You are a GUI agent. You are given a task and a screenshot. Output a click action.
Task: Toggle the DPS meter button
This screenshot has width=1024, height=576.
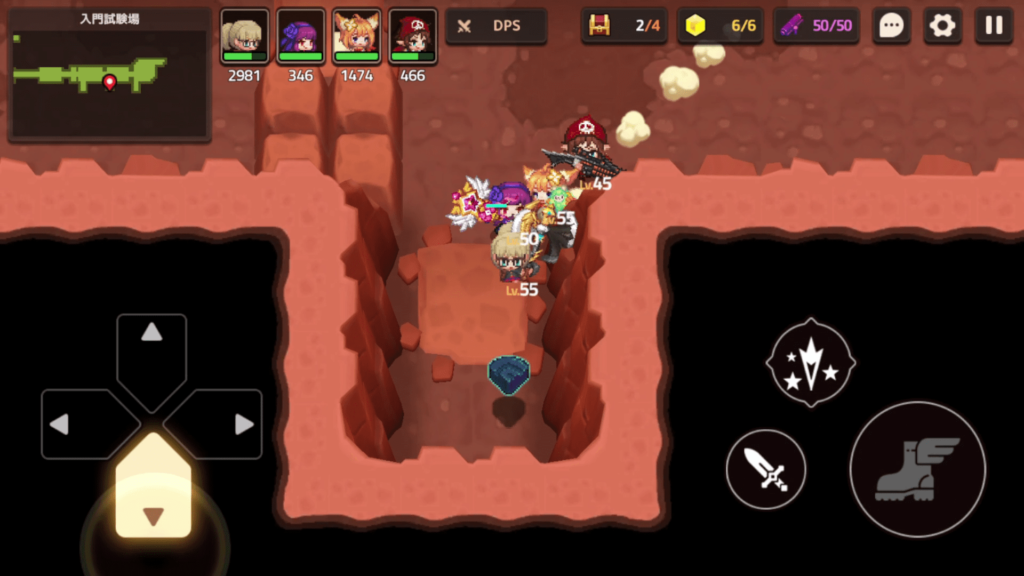tap(496, 26)
